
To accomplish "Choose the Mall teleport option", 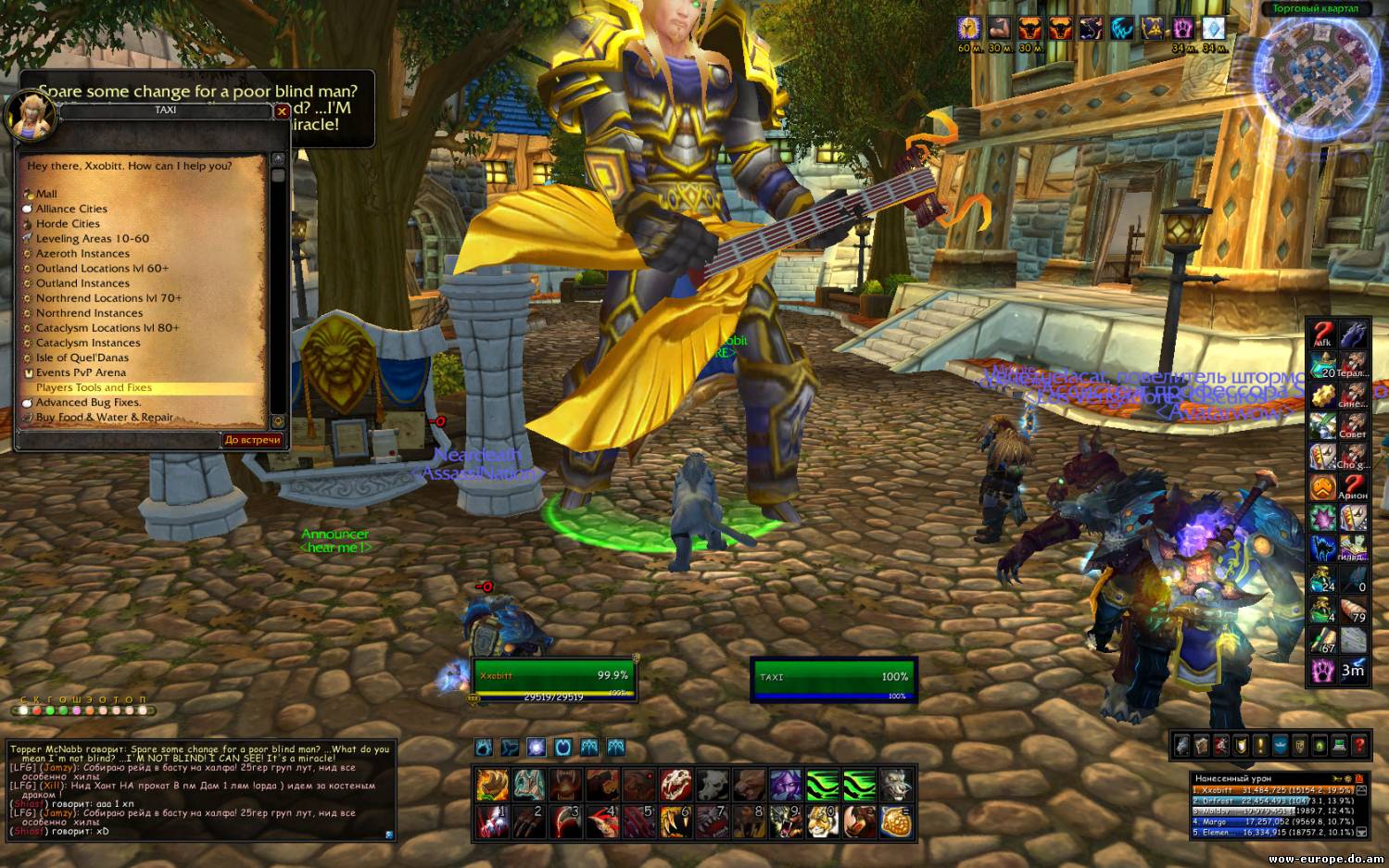I will point(46,194).
